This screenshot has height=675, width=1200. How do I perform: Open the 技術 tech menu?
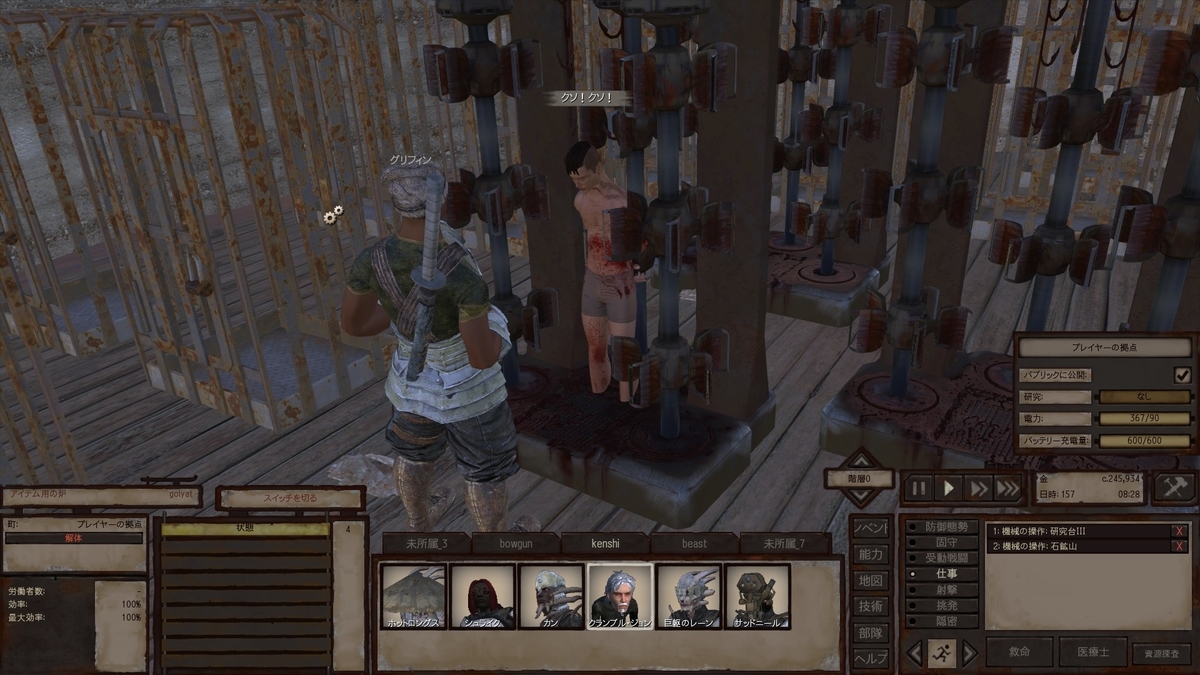[x=870, y=606]
